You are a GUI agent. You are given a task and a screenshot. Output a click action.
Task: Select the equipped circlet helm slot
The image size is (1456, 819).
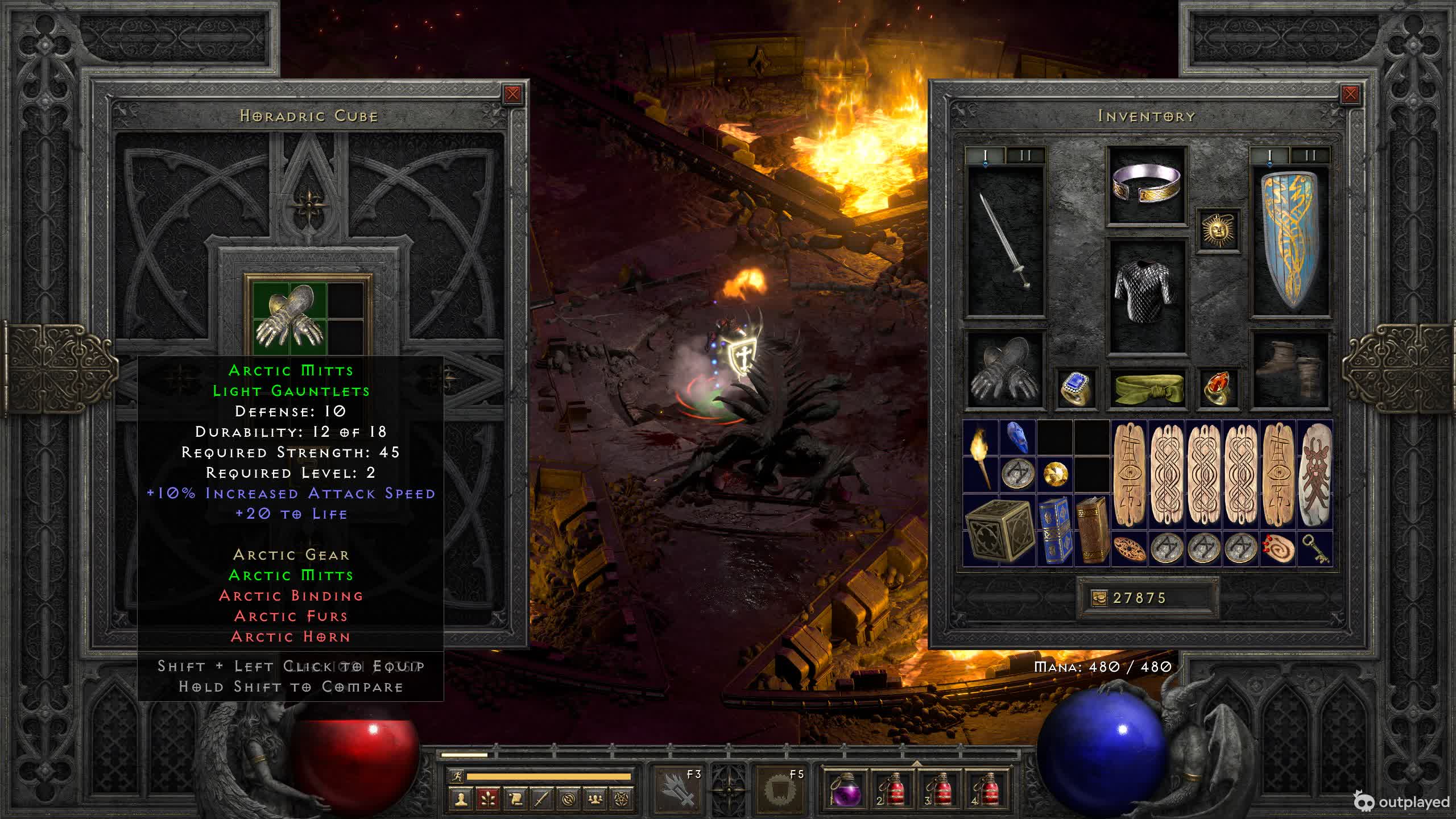(1146, 185)
